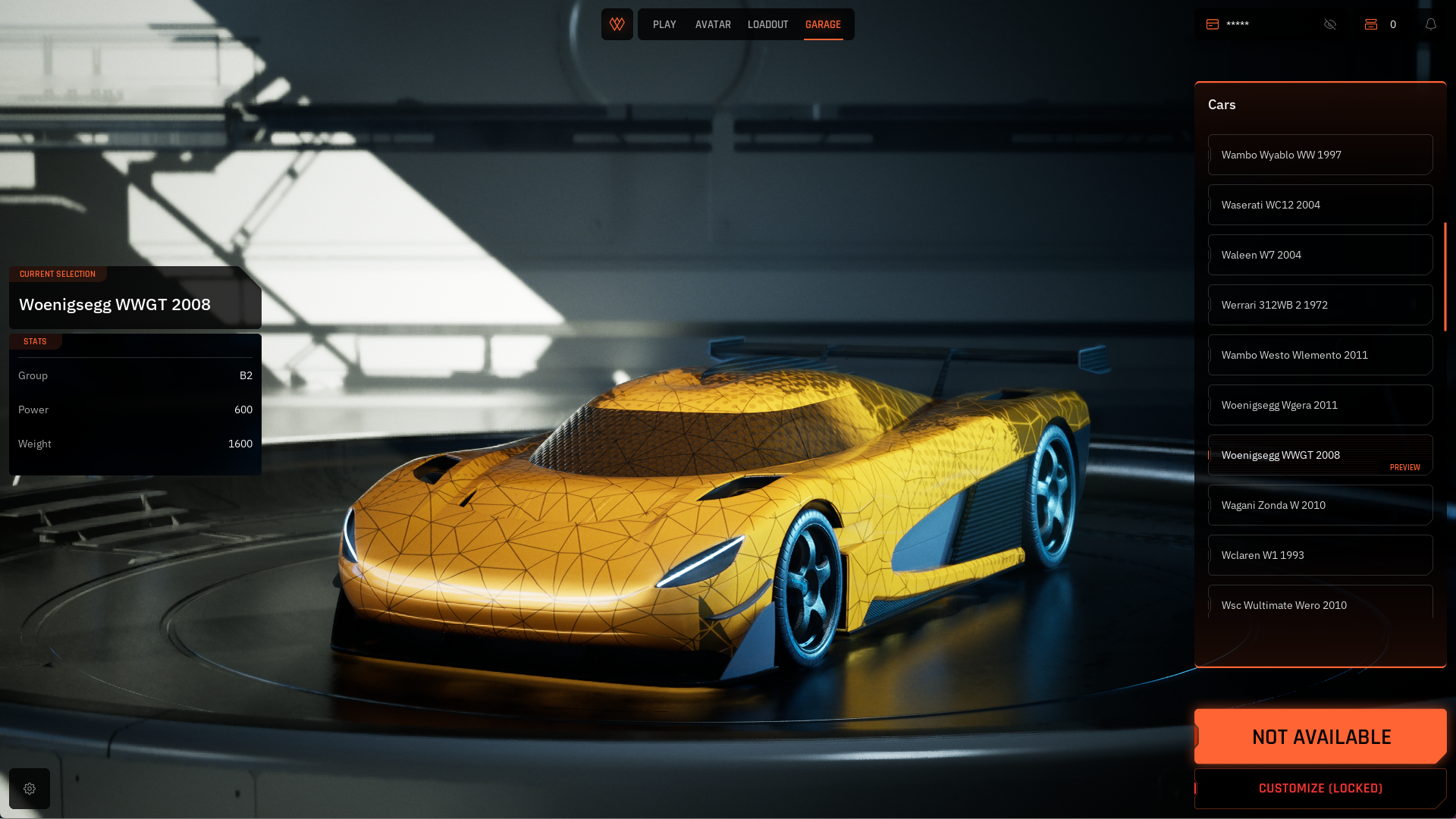The height and width of the screenshot is (819, 1456).
Task: Click the Not Available button
Action: (1320, 736)
